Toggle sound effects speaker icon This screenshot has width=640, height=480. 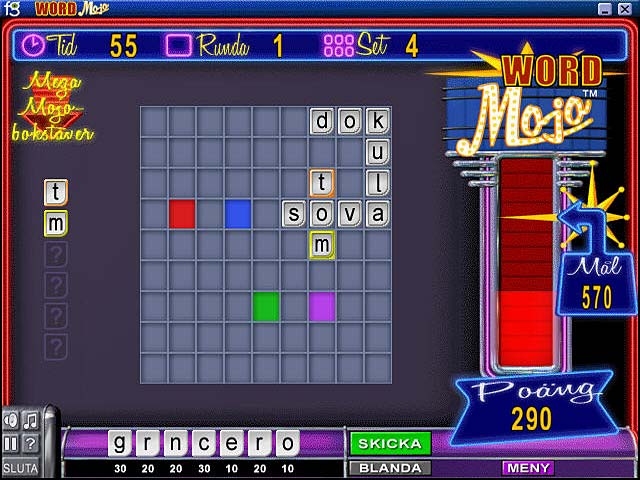12,420
